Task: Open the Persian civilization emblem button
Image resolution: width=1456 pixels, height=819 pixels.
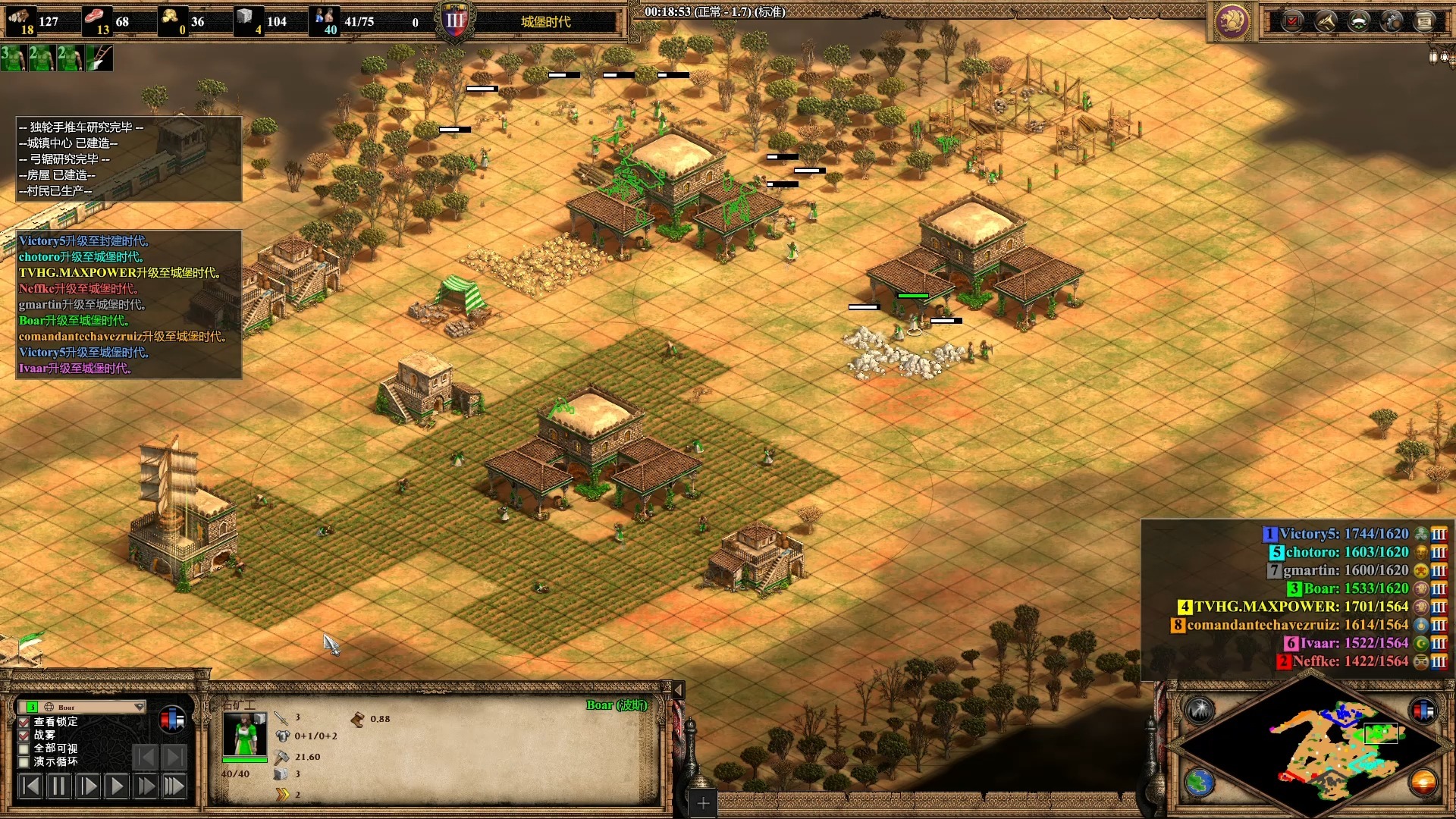Action: coord(1231,21)
